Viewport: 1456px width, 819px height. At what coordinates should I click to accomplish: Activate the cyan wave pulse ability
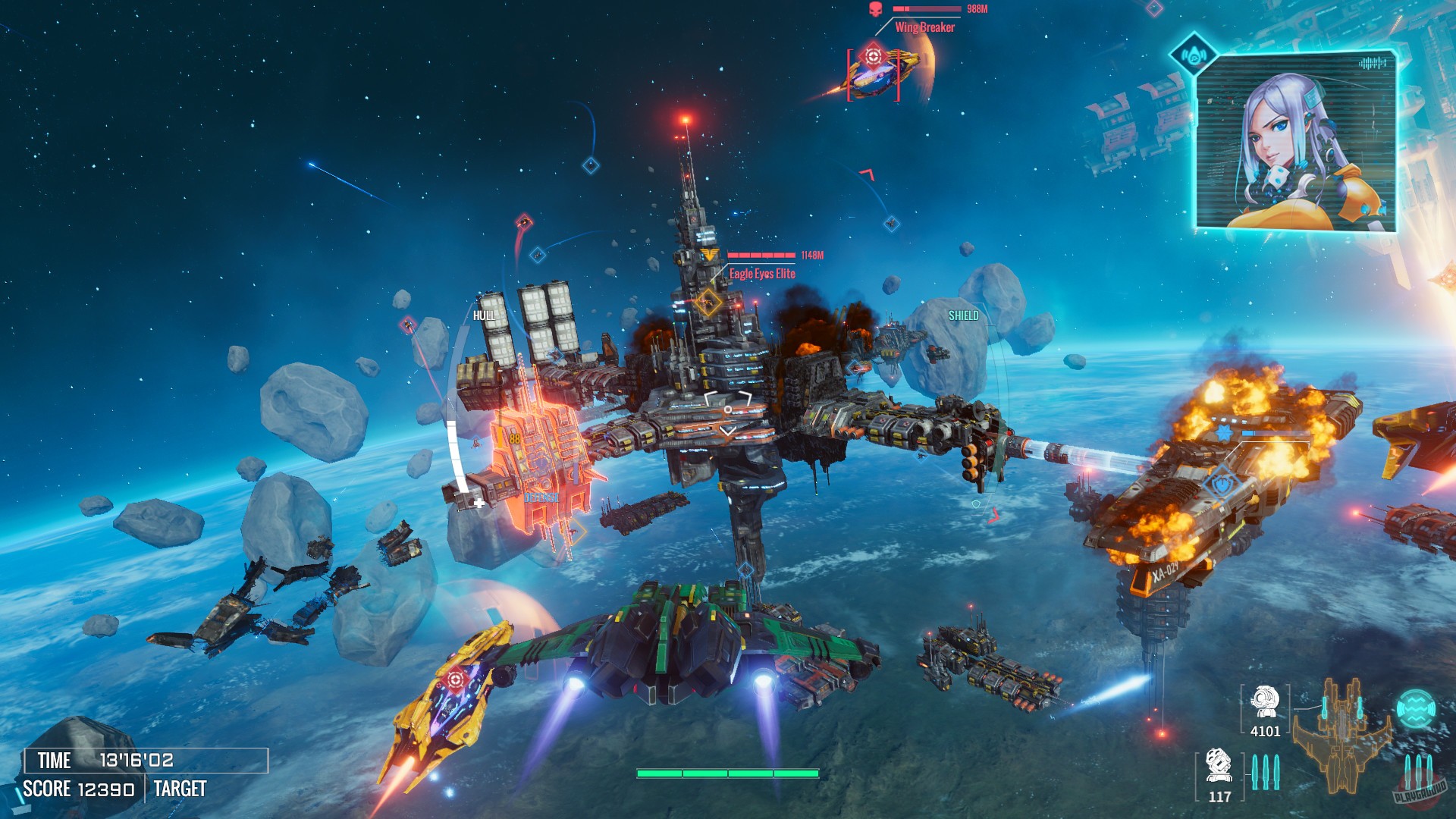(x=1416, y=709)
